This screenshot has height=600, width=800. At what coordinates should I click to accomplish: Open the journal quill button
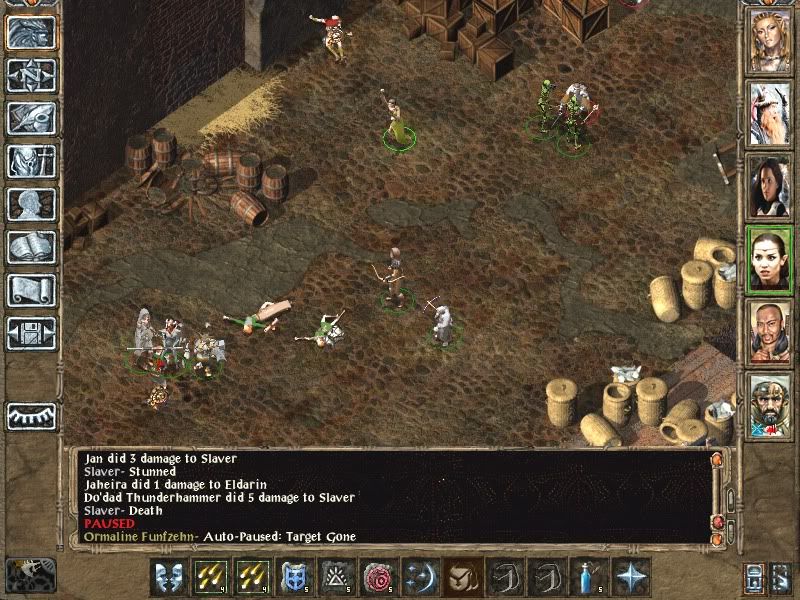[31, 118]
